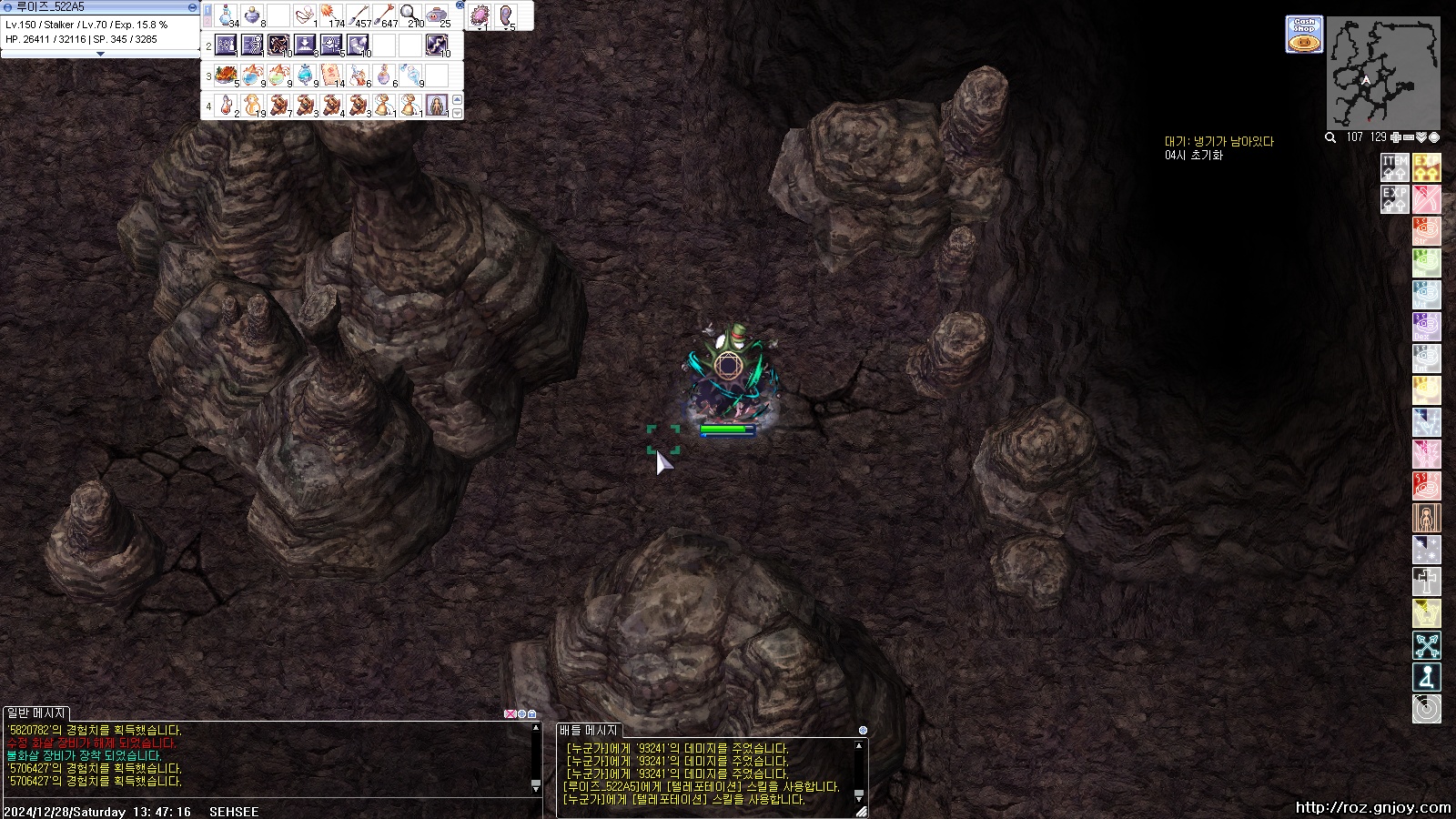
Task: Click the magnifier icon under the minimap
Action: click(1330, 137)
